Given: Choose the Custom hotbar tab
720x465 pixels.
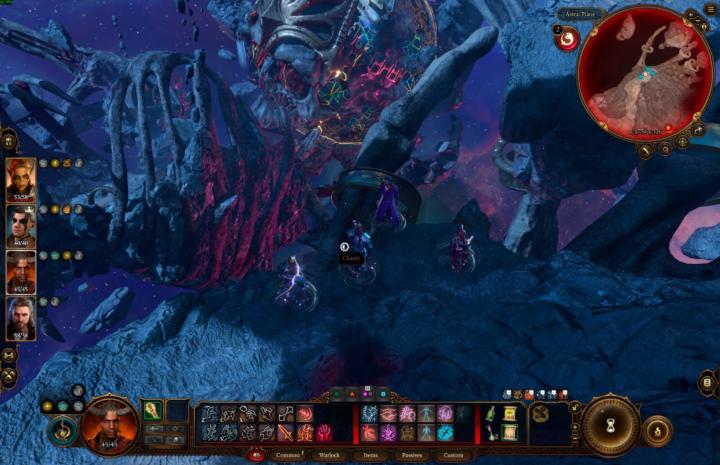Looking at the screenshot, I should (453, 455).
